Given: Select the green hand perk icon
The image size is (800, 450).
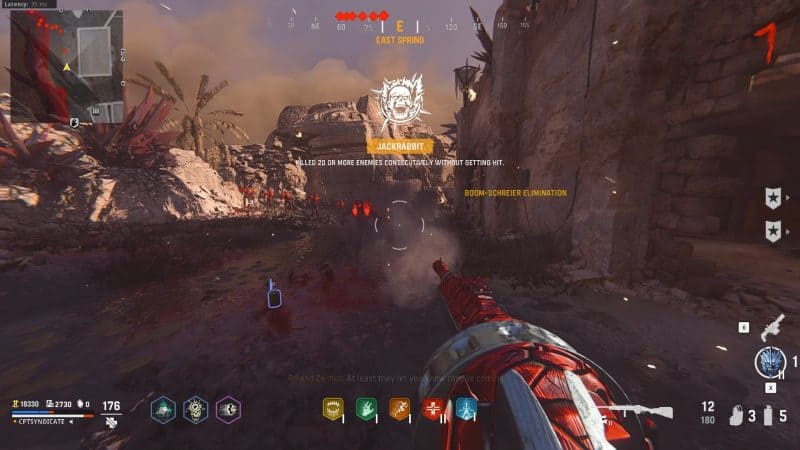Looking at the screenshot, I should [365, 408].
